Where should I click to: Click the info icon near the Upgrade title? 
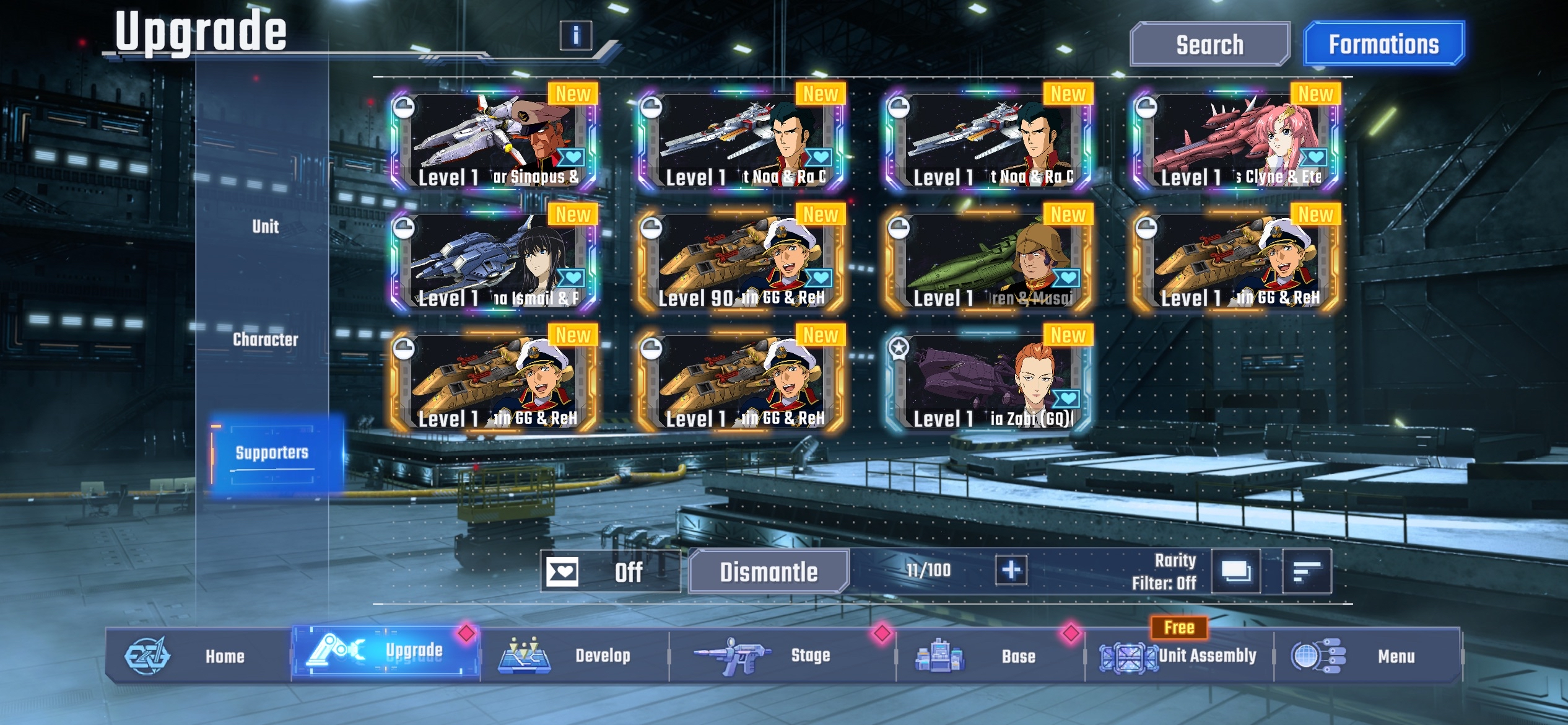577,35
